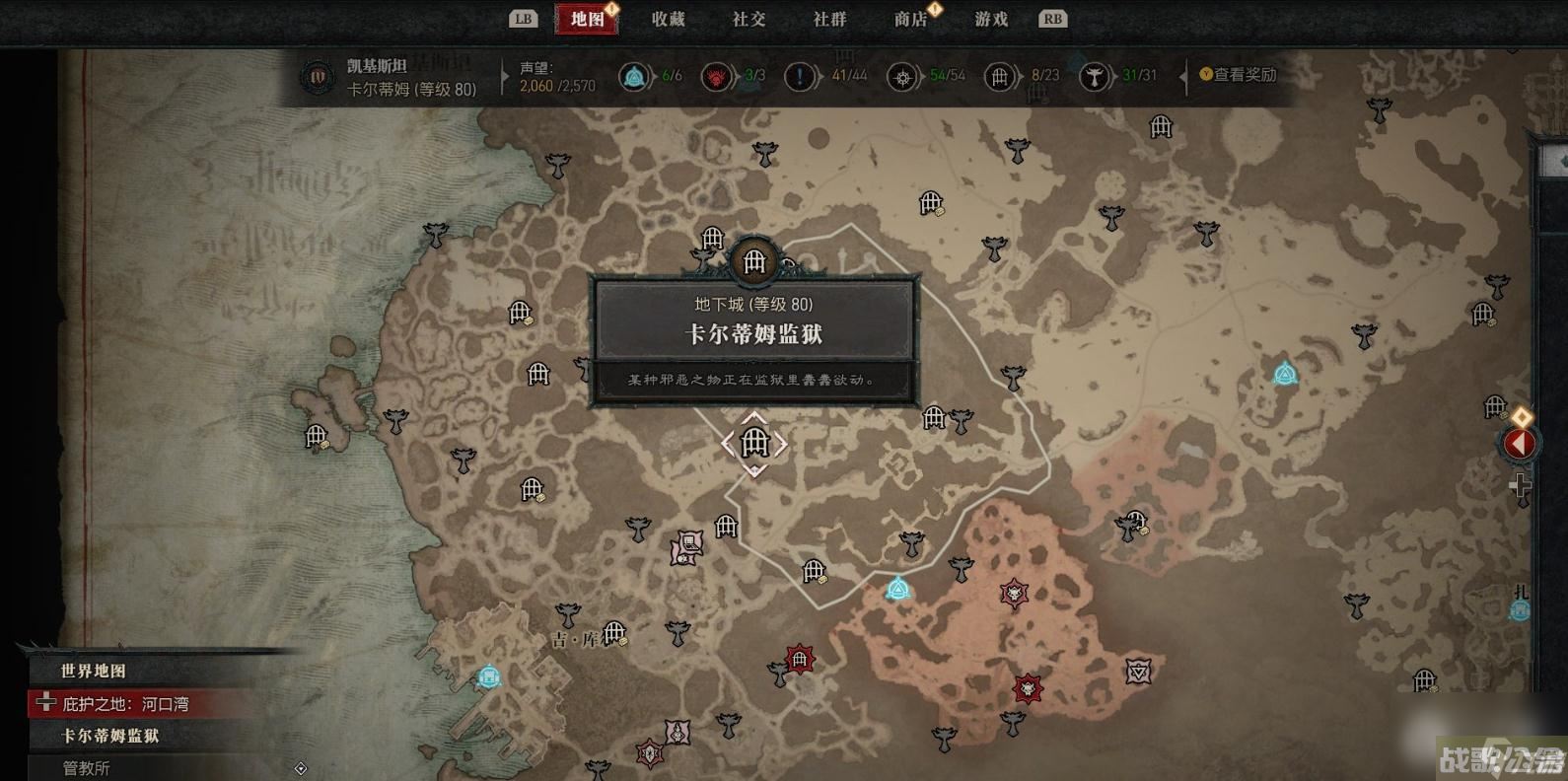Open the 商店 menu
This screenshot has height=781, width=1568.
910,18
